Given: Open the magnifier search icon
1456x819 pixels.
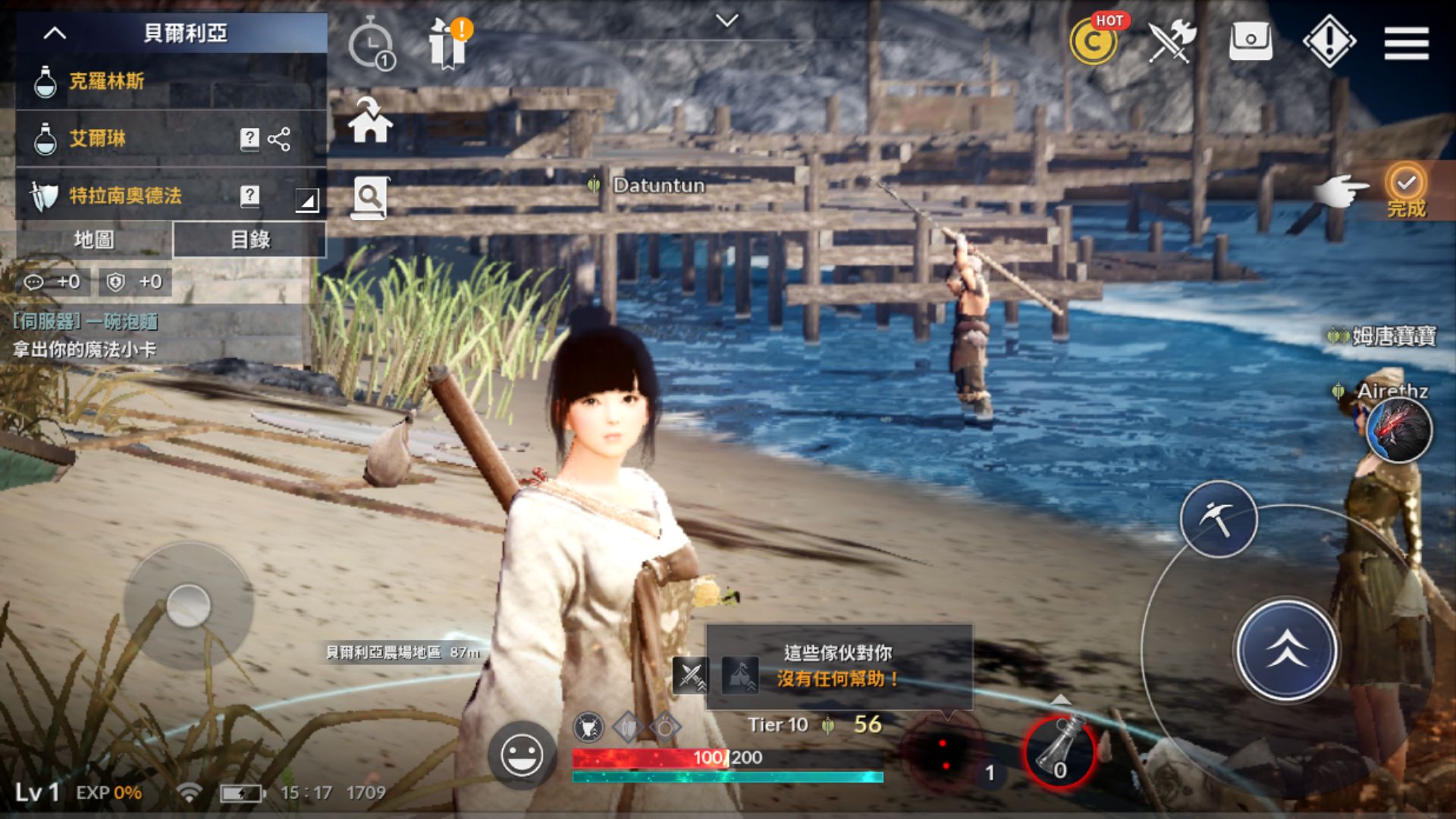Looking at the screenshot, I should tap(369, 196).
